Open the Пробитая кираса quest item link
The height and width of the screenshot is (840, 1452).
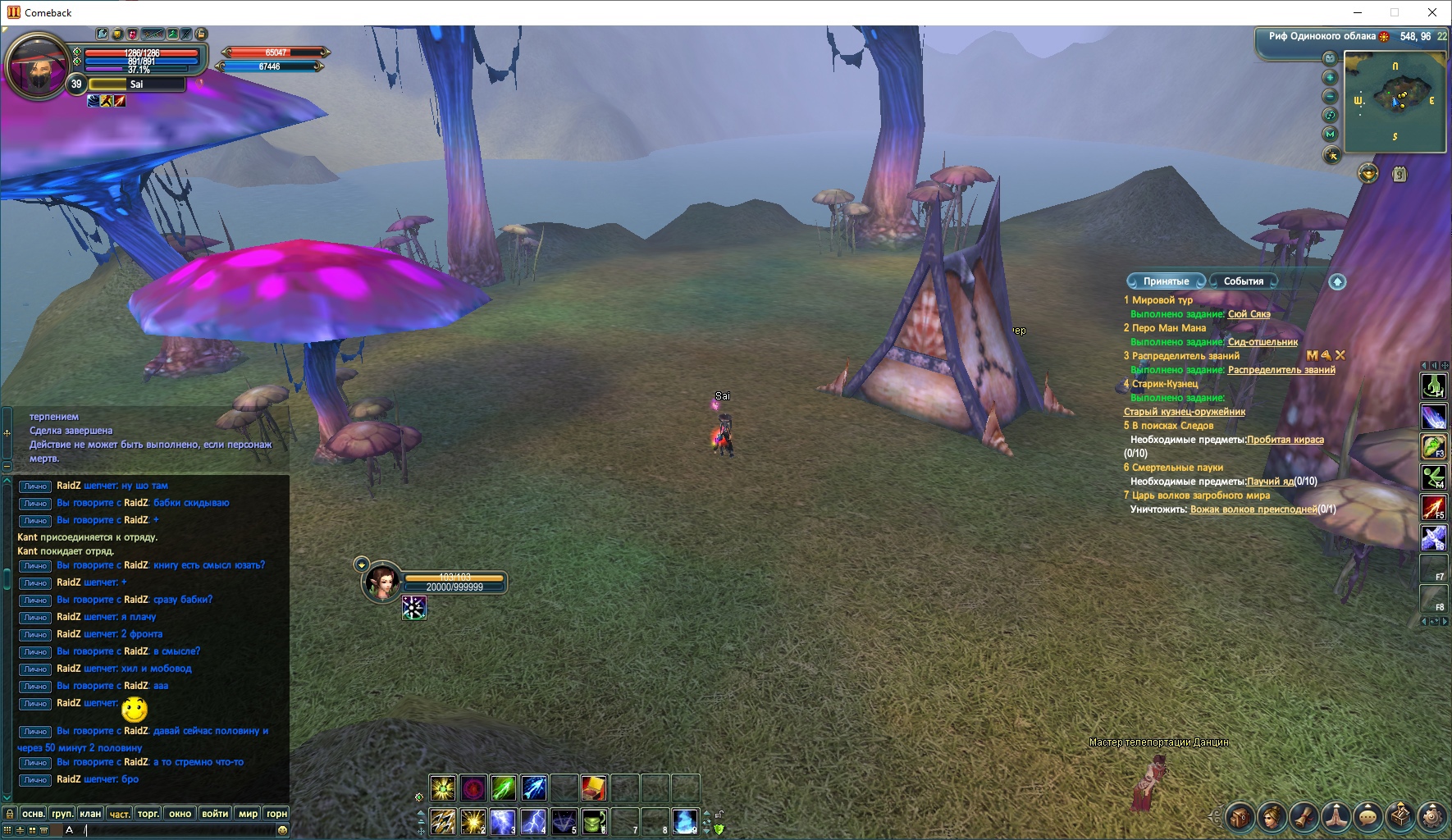(1285, 440)
